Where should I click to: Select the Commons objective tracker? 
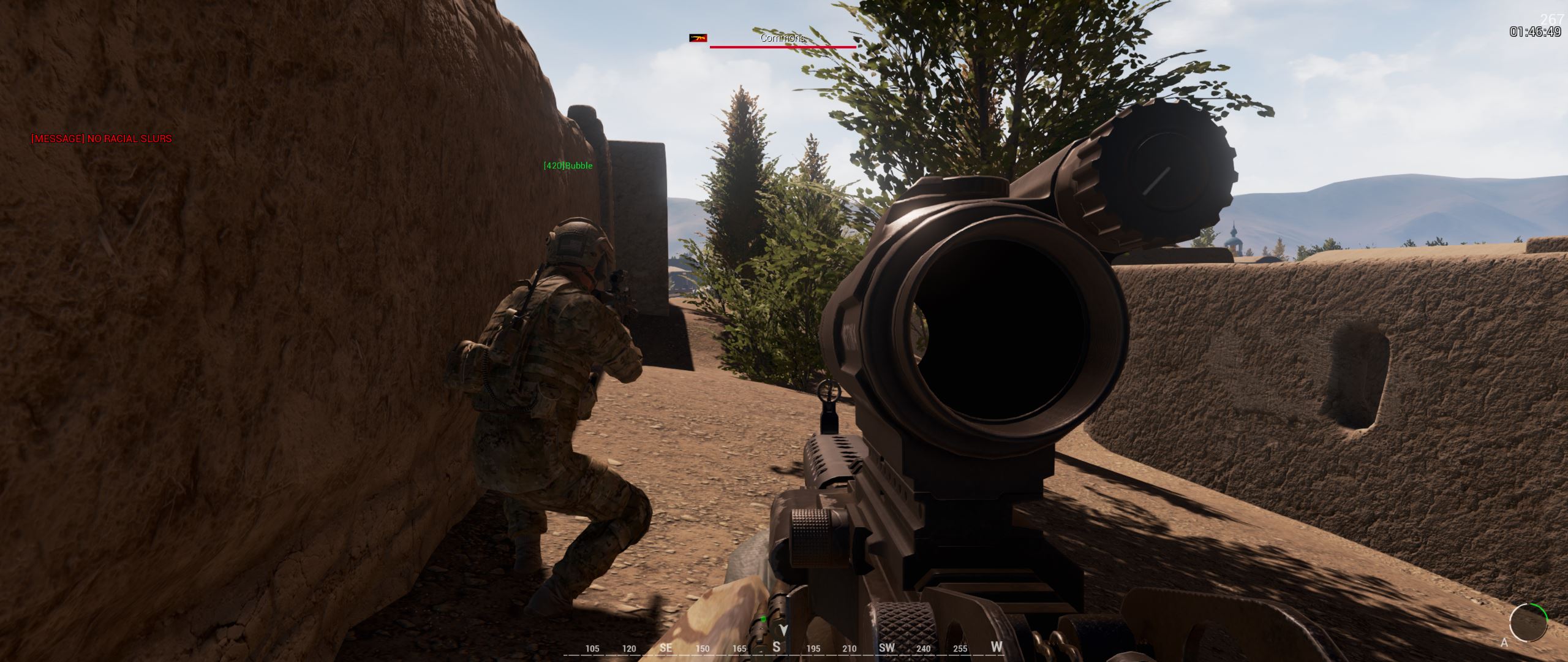782,39
